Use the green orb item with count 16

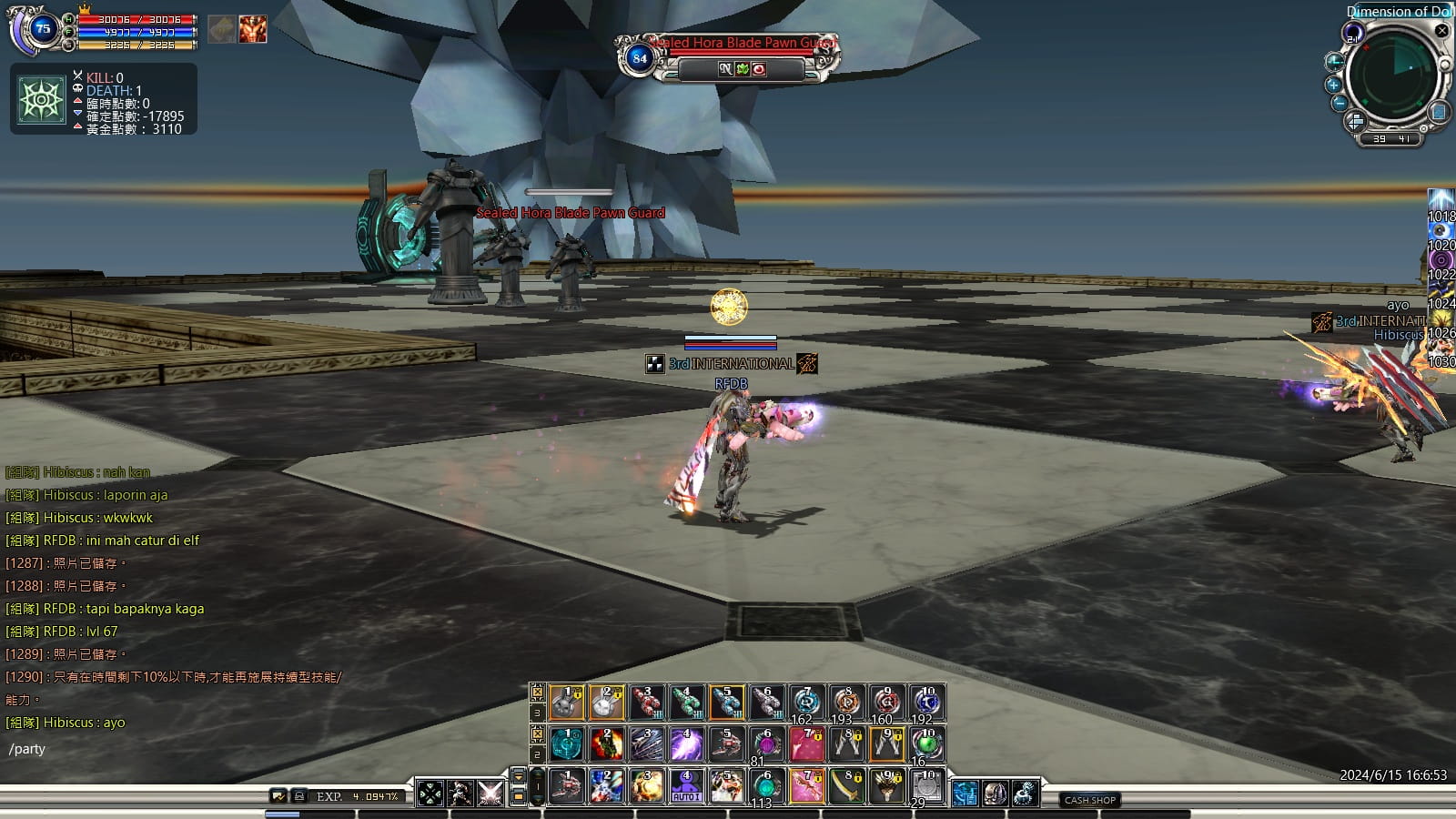coord(926,744)
